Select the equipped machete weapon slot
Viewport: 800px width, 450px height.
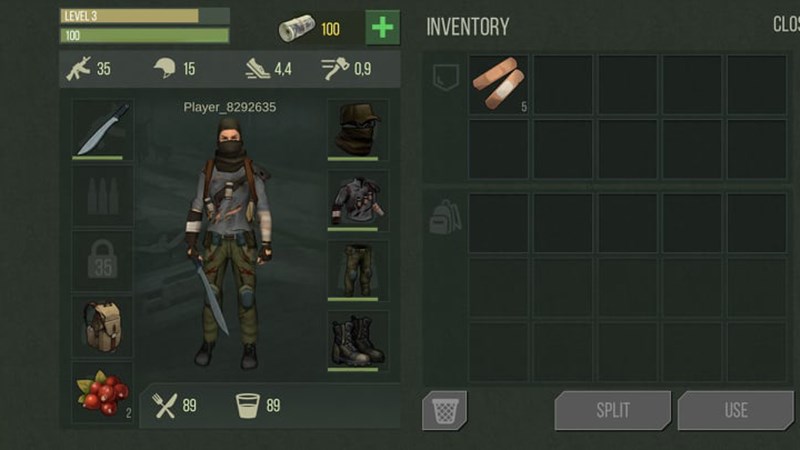(x=102, y=129)
